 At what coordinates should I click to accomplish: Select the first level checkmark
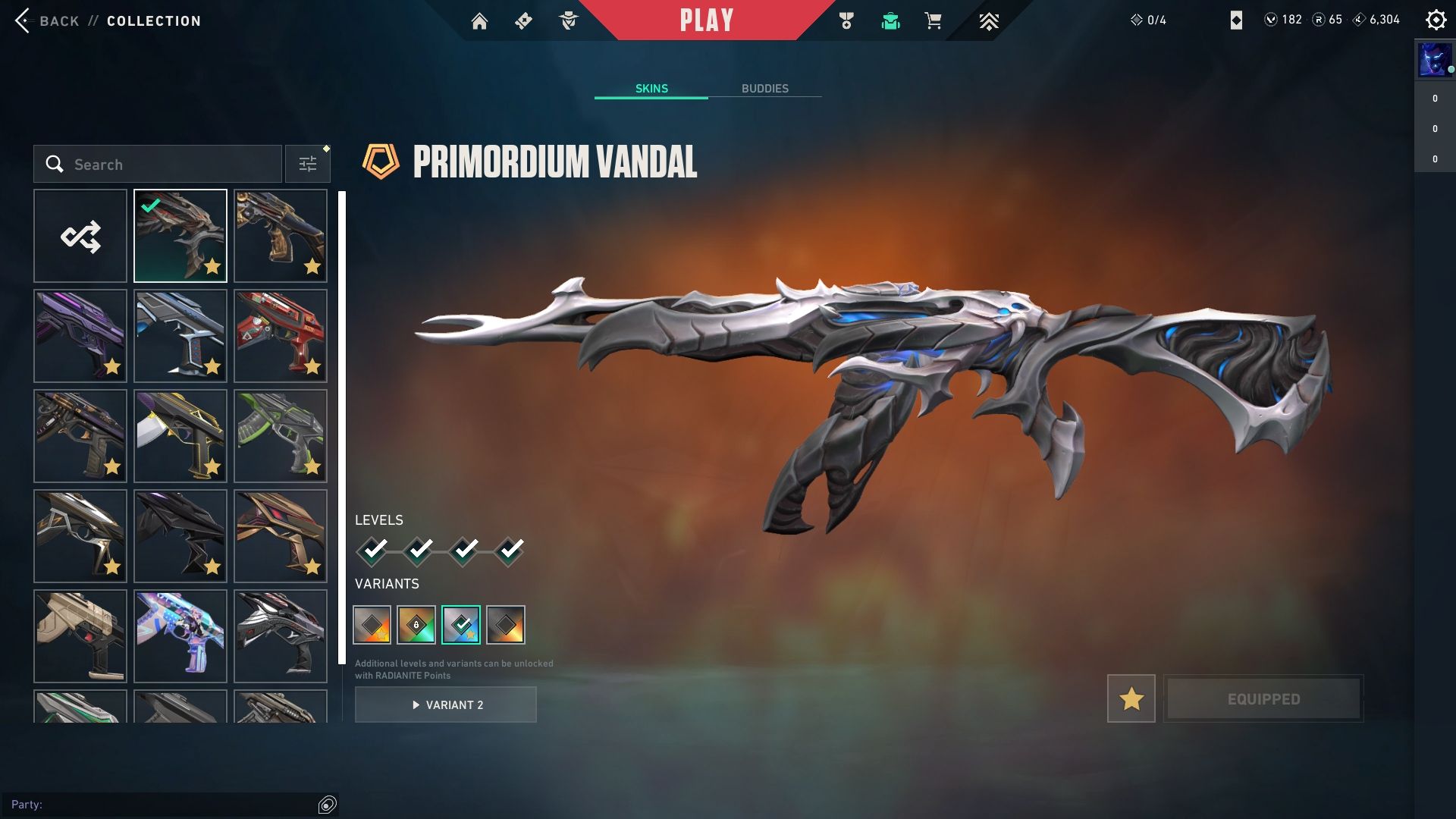tap(373, 550)
